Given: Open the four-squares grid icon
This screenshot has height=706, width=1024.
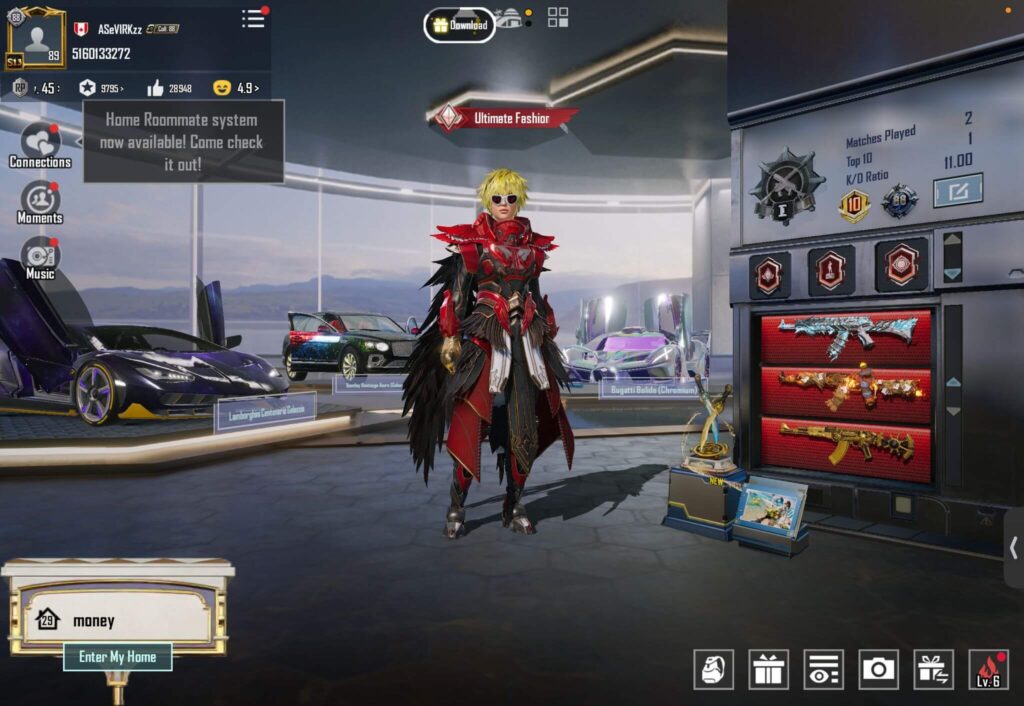Looking at the screenshot, I should pos(557,18).
